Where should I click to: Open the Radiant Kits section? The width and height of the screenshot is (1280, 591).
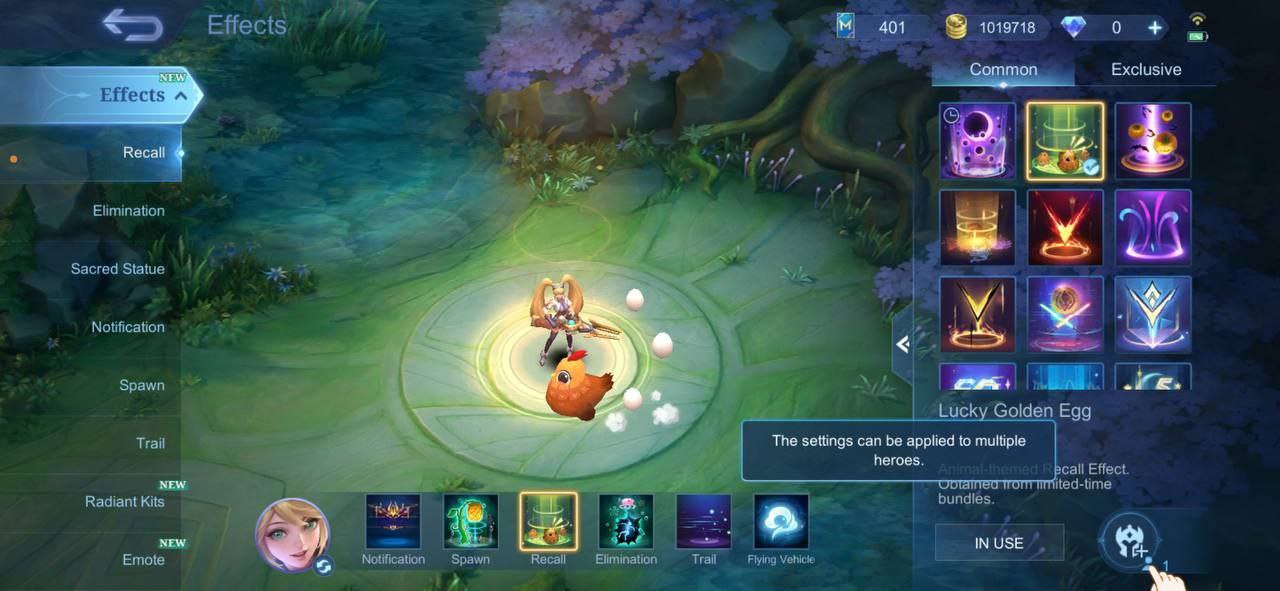(x=124, y=501)
